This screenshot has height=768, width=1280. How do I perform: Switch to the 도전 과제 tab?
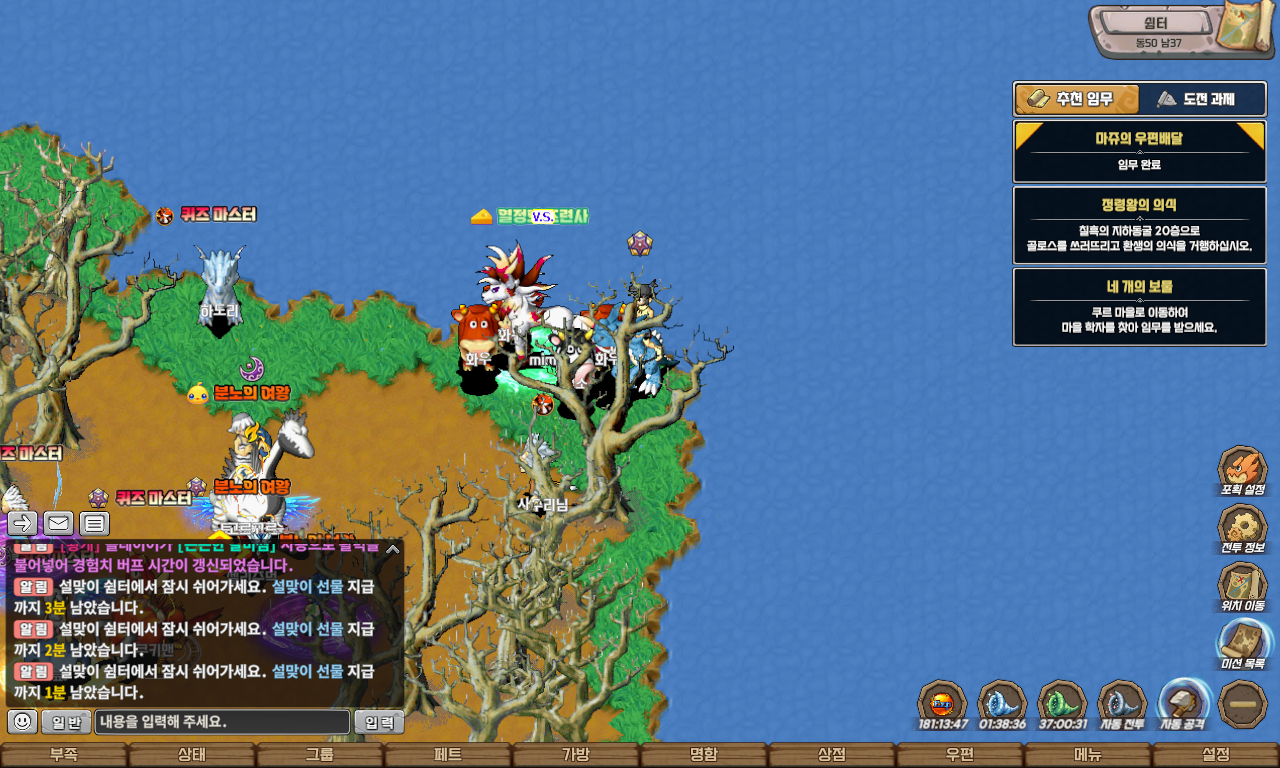(1202, 99)
